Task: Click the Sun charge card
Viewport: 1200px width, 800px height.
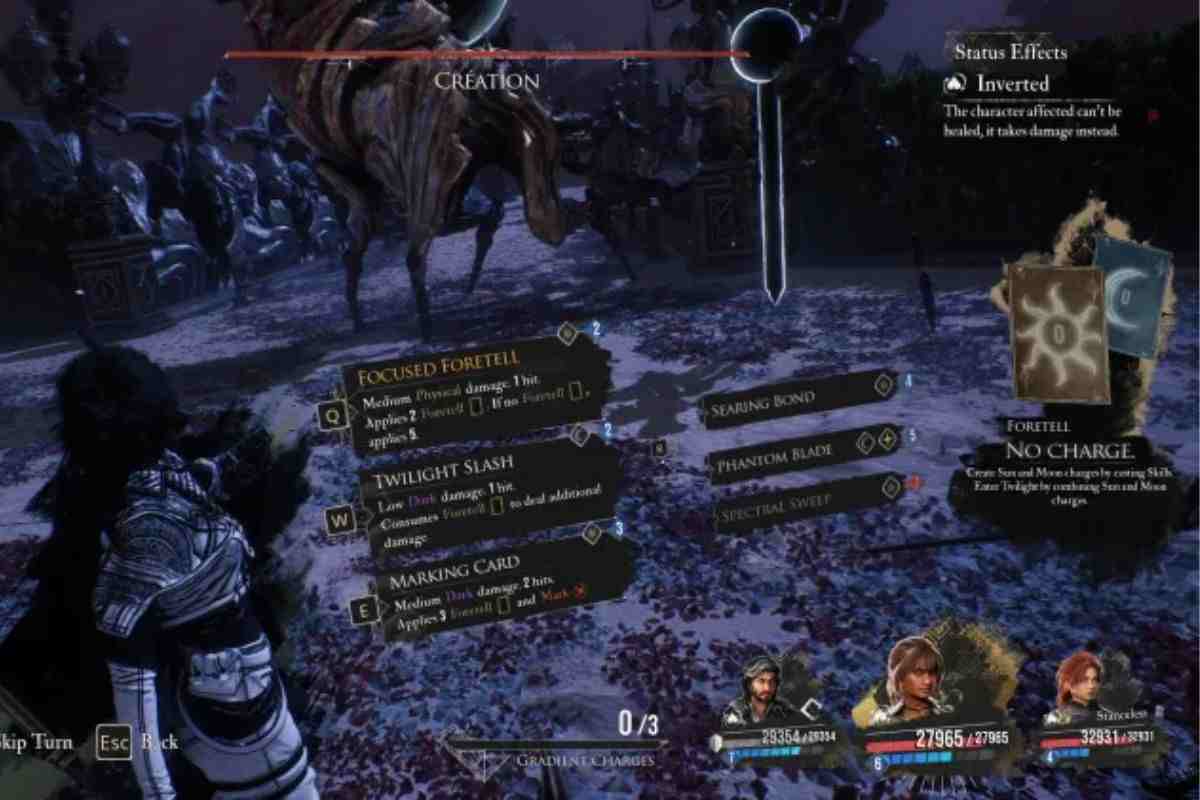Action: 1057,330
